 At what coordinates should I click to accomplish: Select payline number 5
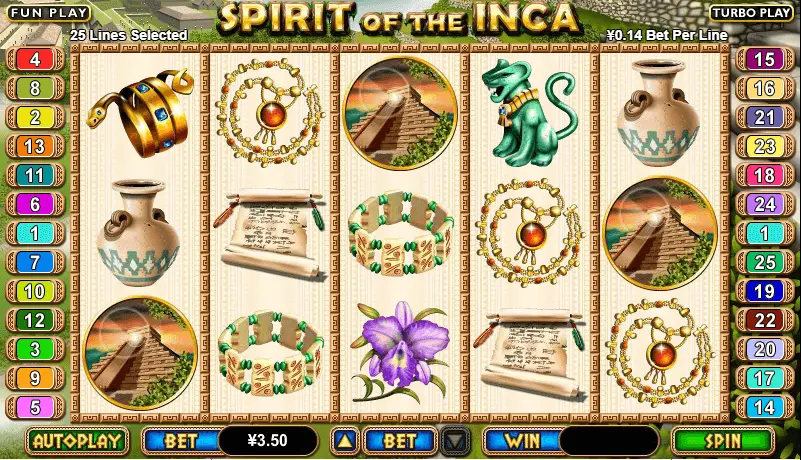point(35,408)
